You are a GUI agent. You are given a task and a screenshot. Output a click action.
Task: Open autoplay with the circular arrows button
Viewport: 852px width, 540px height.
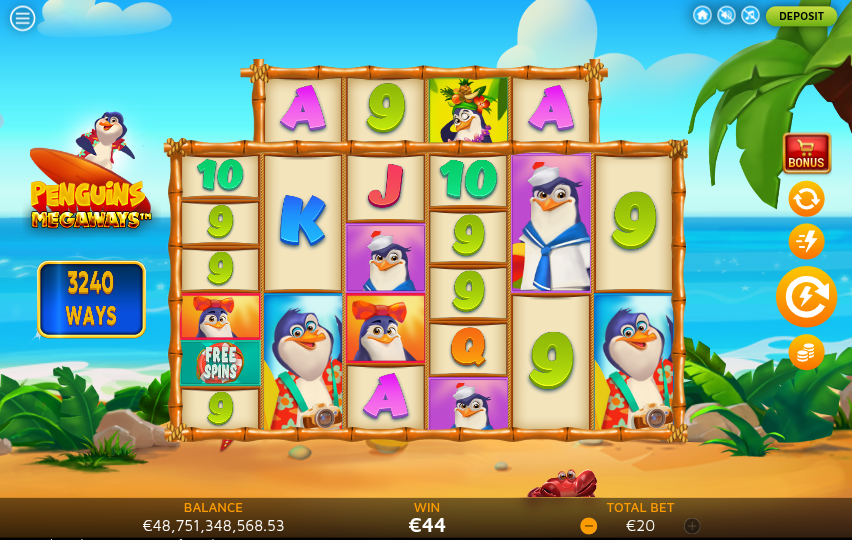(x=806, y=198)
